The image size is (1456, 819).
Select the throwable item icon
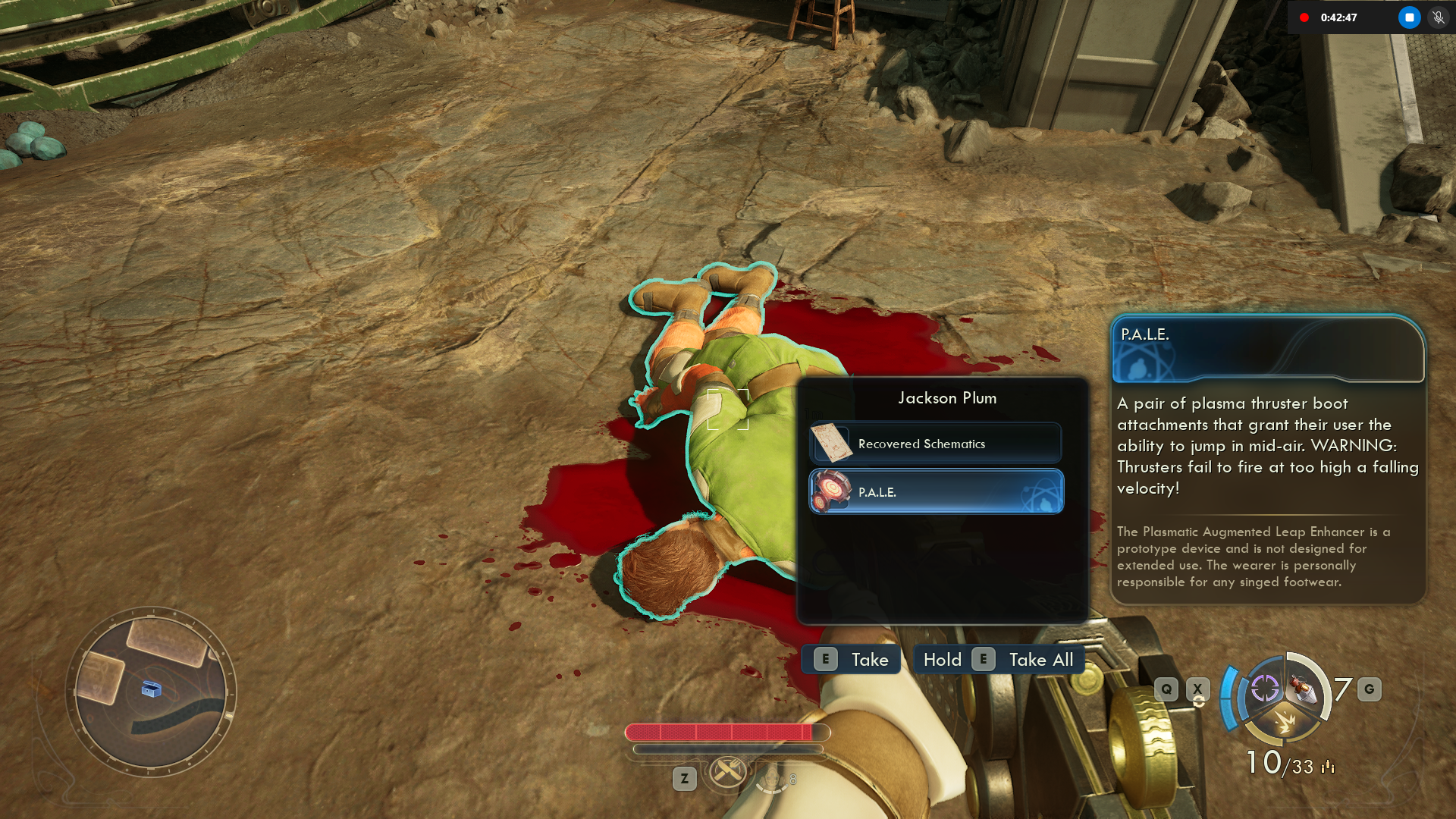point(1304,689)
